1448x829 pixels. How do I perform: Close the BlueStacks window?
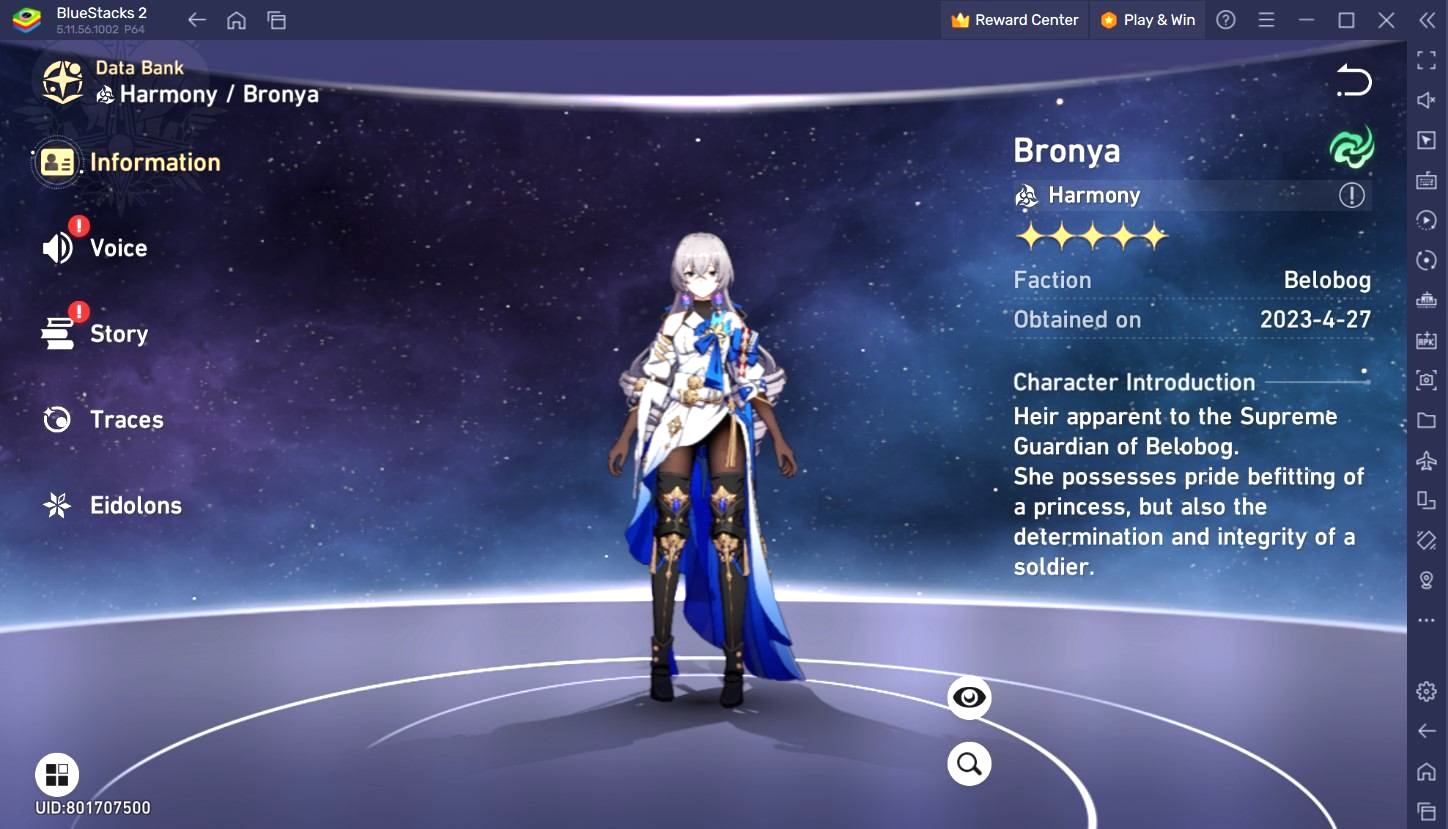(x=1386, y=20)
